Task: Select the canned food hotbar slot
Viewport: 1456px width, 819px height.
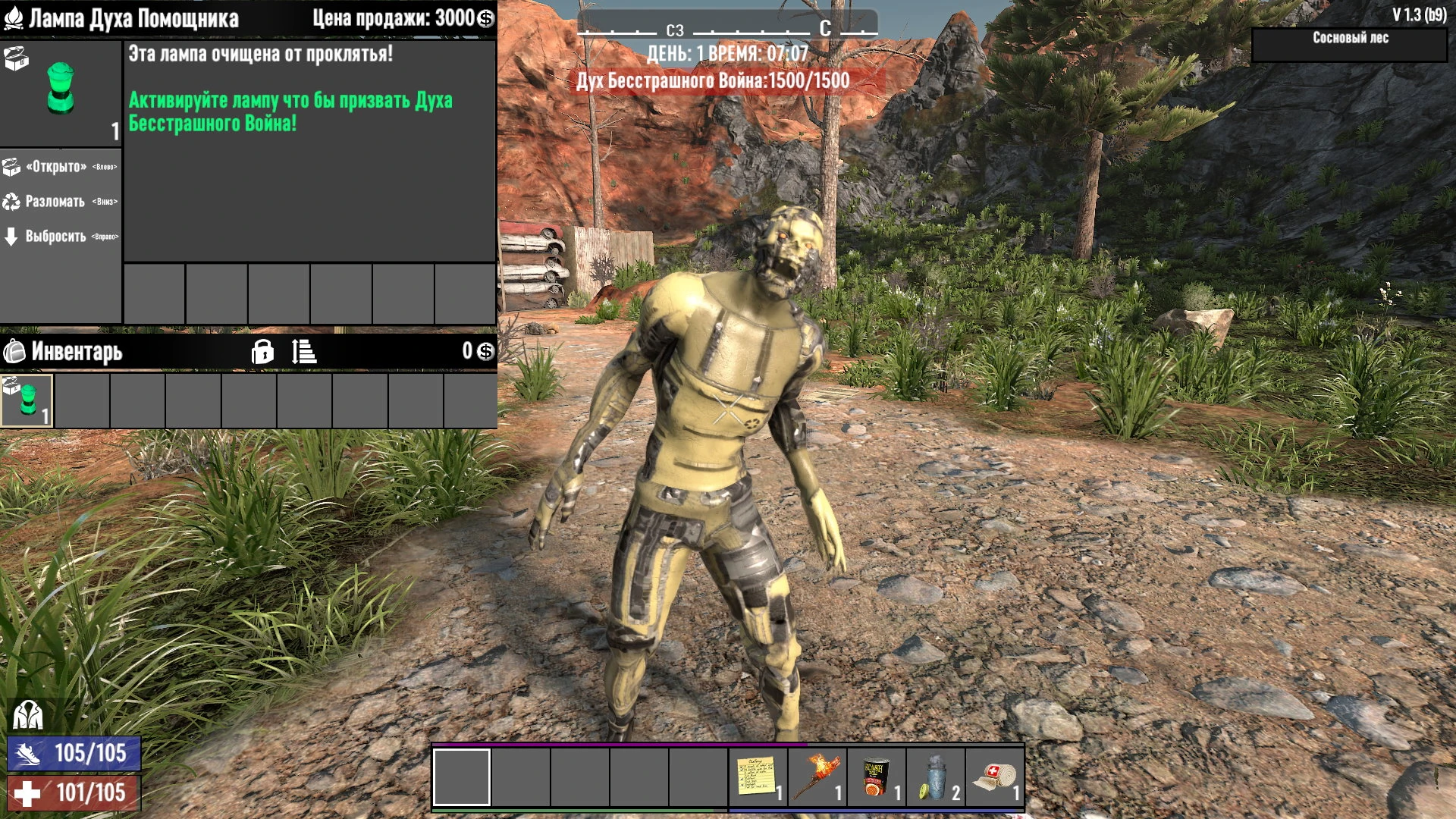Action: 876,777
